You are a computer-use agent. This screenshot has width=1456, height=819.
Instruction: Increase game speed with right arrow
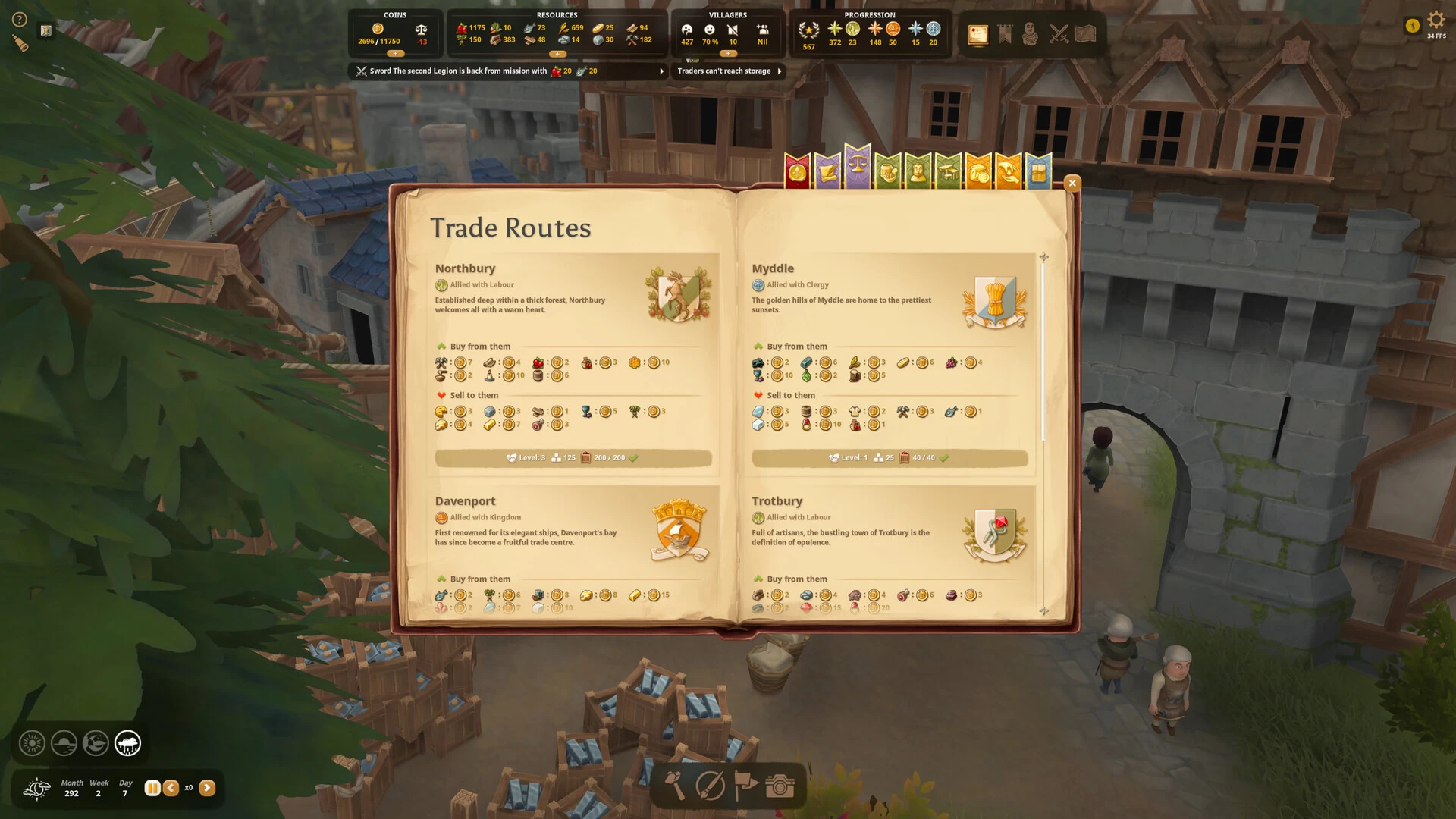click(207, 788)
